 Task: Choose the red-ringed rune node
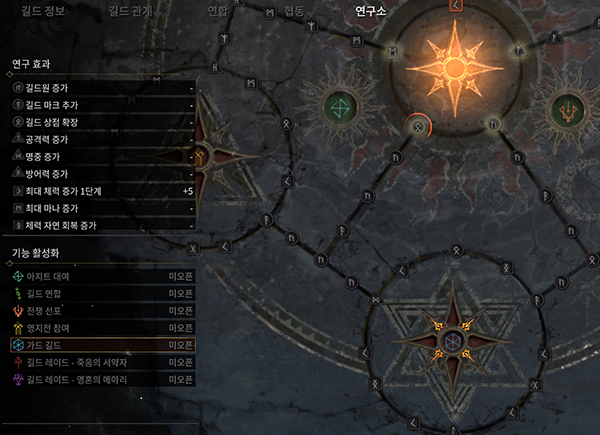pos(418,126)
